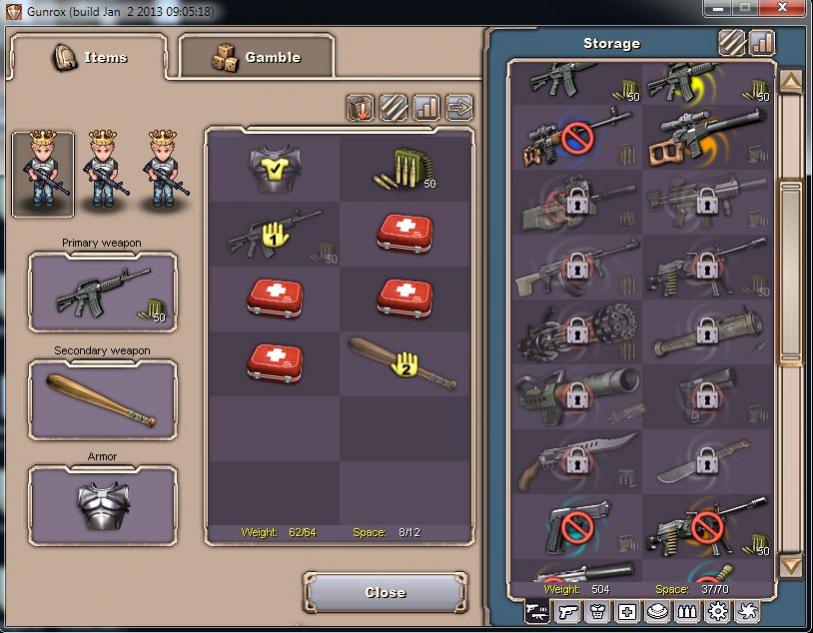The height and width of the screenshot is (633, 813).
Task: Click the inventory baseball bat marked 2
Action: coord(404,364)
